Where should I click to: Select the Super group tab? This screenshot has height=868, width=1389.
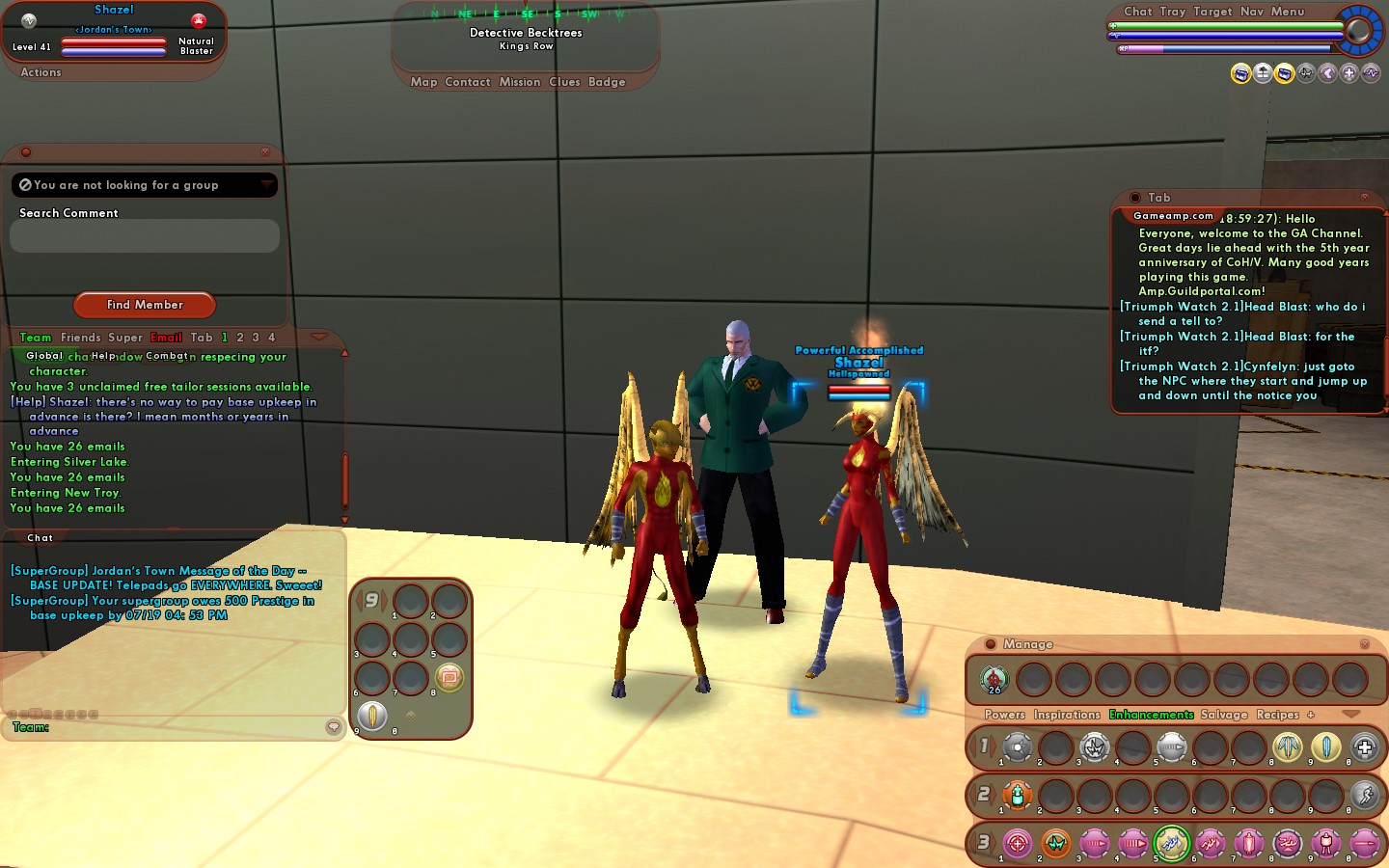pyautogui.click(x=125, y=338)
